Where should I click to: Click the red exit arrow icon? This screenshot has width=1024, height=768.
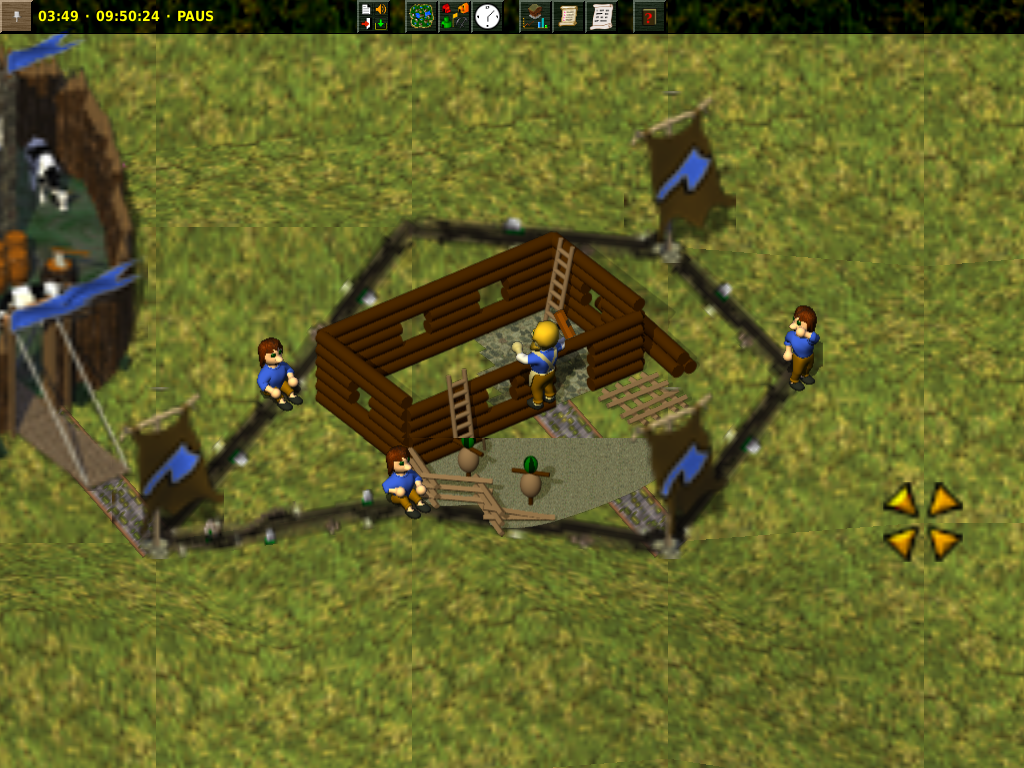(x=366, y=23)
